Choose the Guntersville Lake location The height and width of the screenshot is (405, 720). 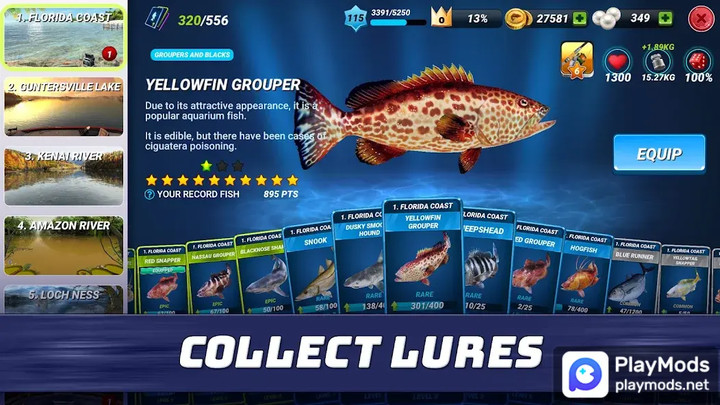click(64, 106)
